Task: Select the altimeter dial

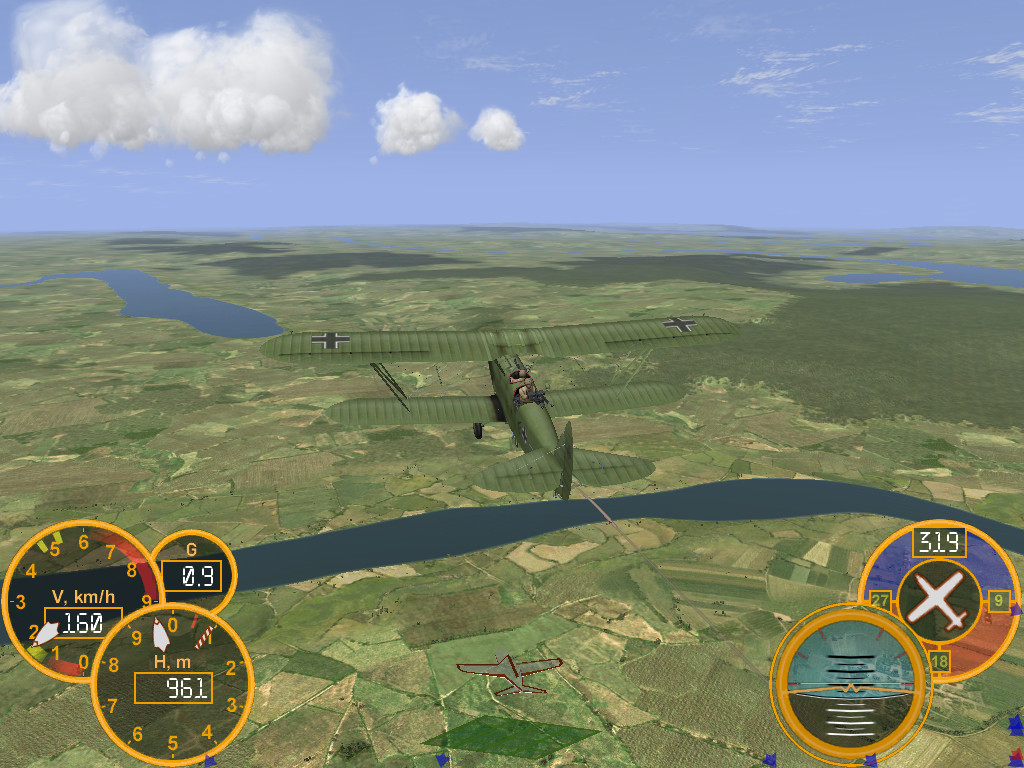Action: click(172, 686)
